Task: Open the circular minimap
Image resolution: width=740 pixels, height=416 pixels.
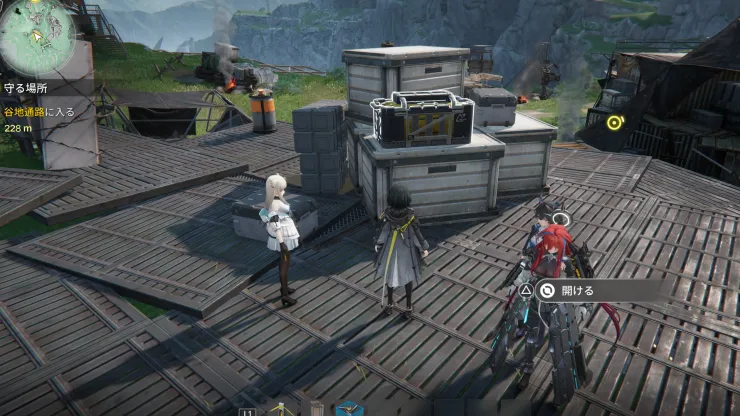Action: 37,36
